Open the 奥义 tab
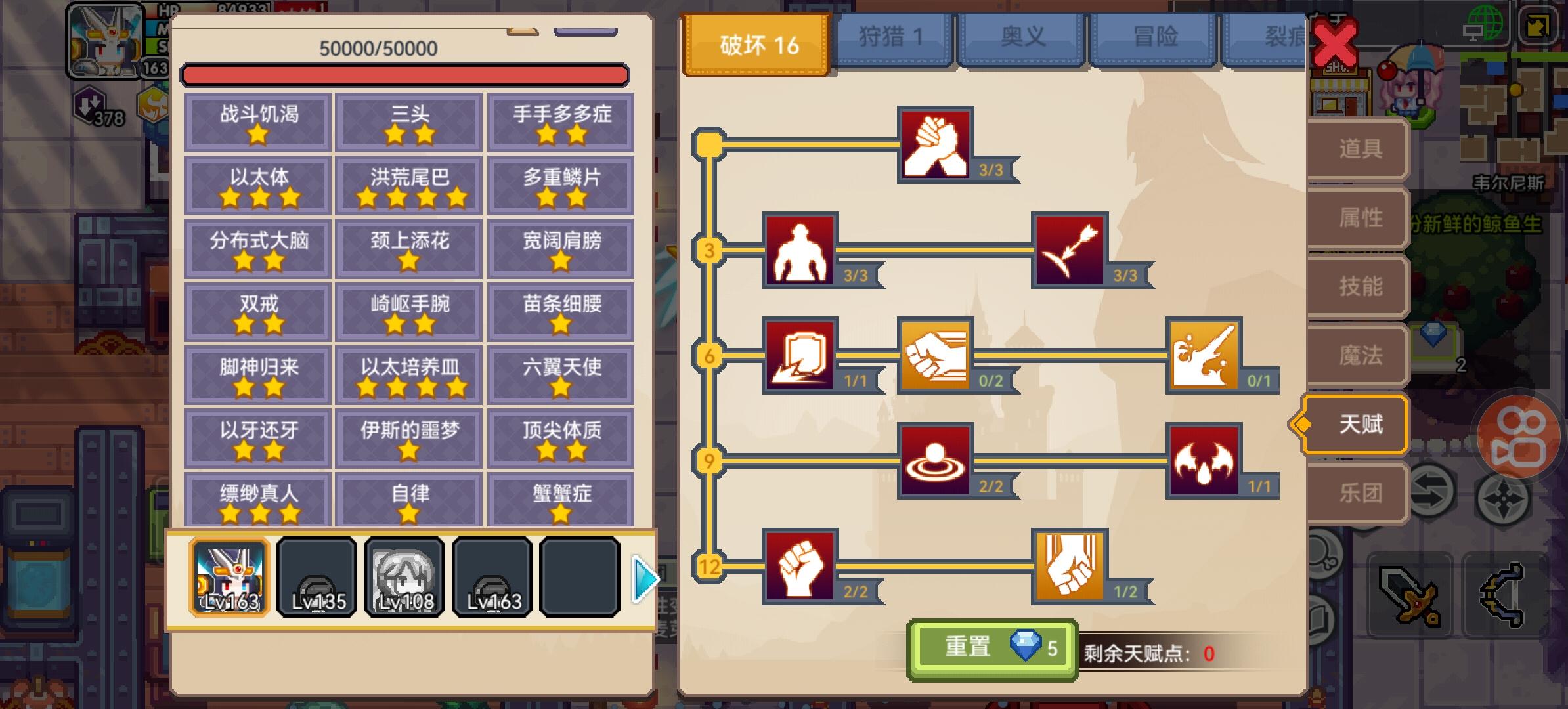The width and height of the screenshot is (1568, 709). point(1022,37)
